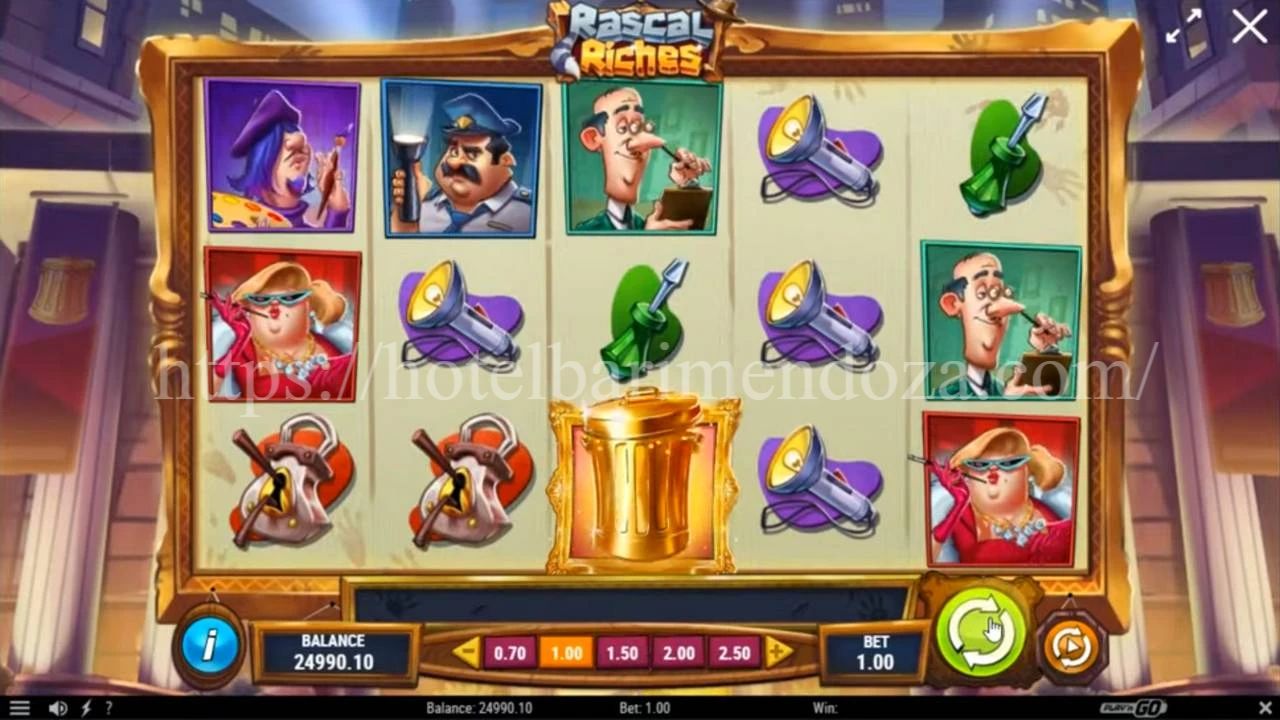Toggle sound with the speaker icon
This screenshot has height=720, width=1280.
(x=58, y=708)
